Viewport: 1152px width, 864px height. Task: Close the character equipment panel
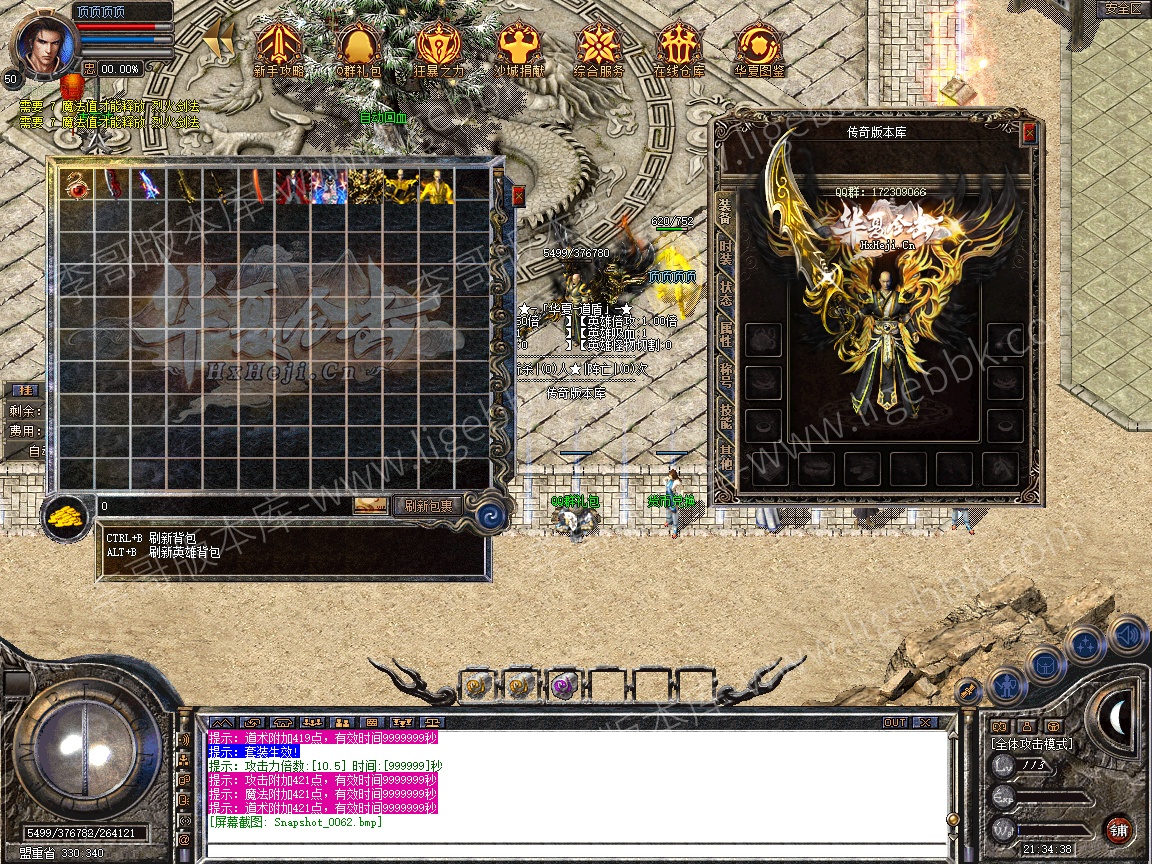click(1029, 132)
